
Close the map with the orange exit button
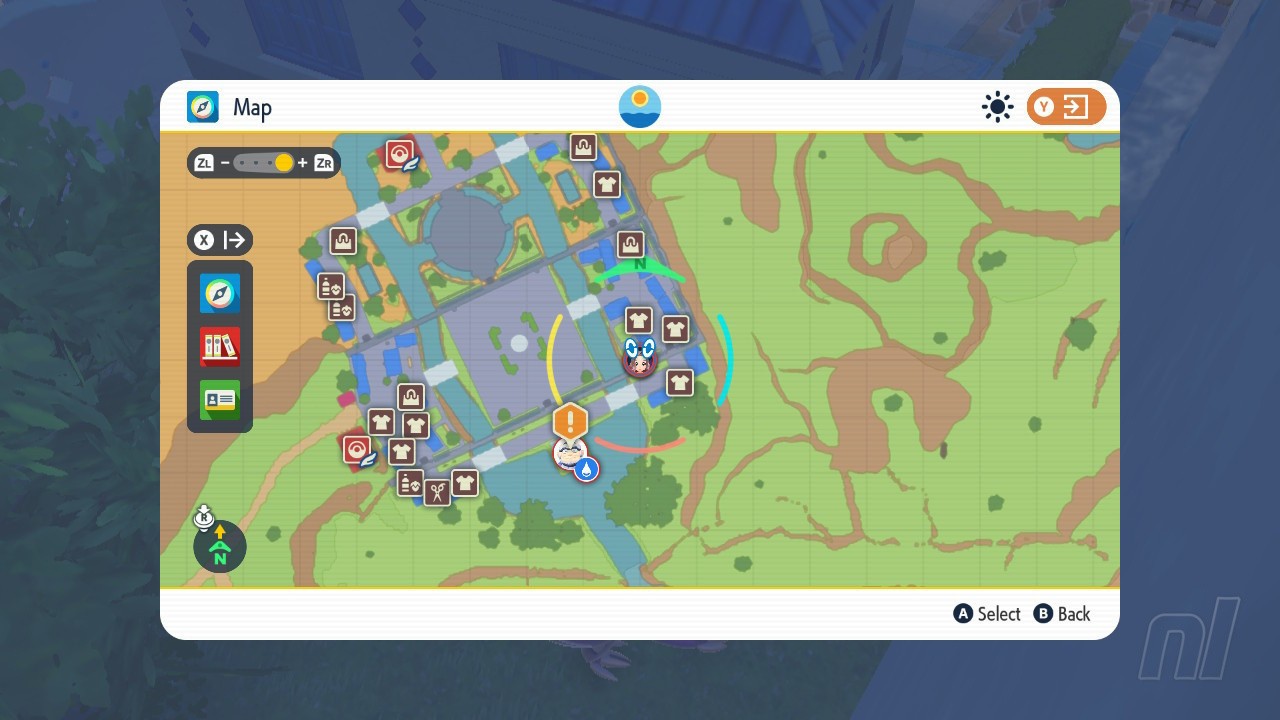(1066, 107)
